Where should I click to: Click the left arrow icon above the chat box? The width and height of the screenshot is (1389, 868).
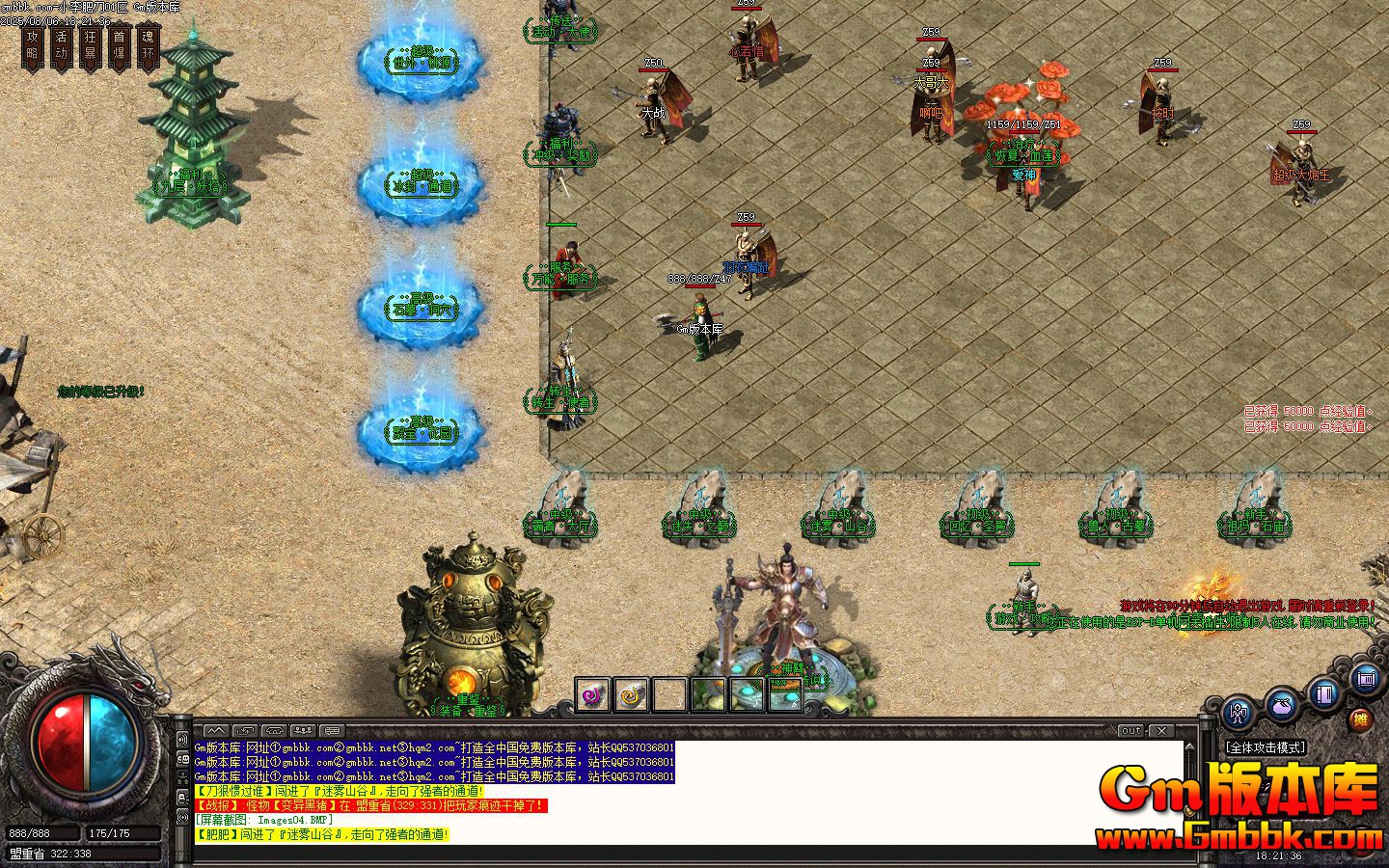click(245, 731)
